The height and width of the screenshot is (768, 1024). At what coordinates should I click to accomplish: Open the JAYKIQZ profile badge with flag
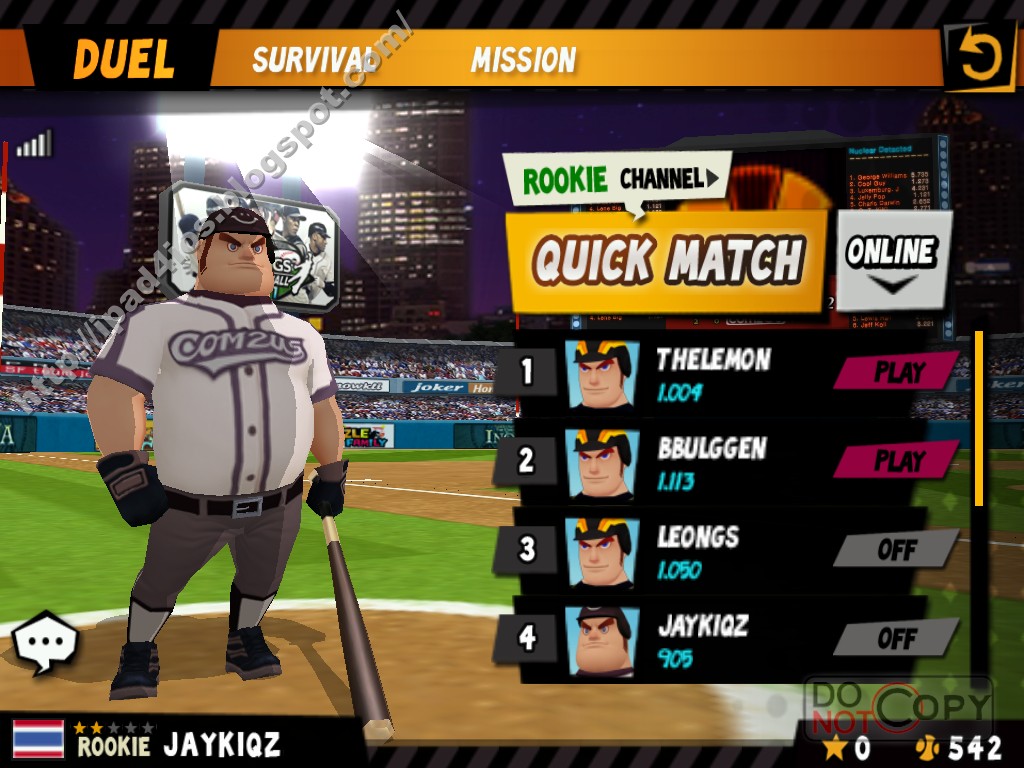tap(150, 742)
